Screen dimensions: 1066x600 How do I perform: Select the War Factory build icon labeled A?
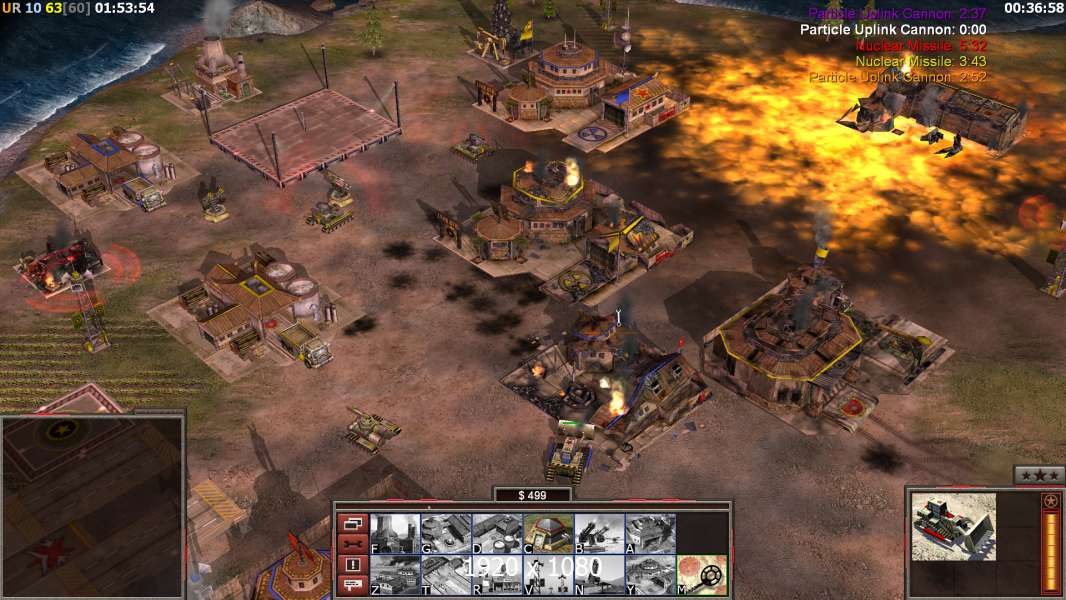coord(650,533)
